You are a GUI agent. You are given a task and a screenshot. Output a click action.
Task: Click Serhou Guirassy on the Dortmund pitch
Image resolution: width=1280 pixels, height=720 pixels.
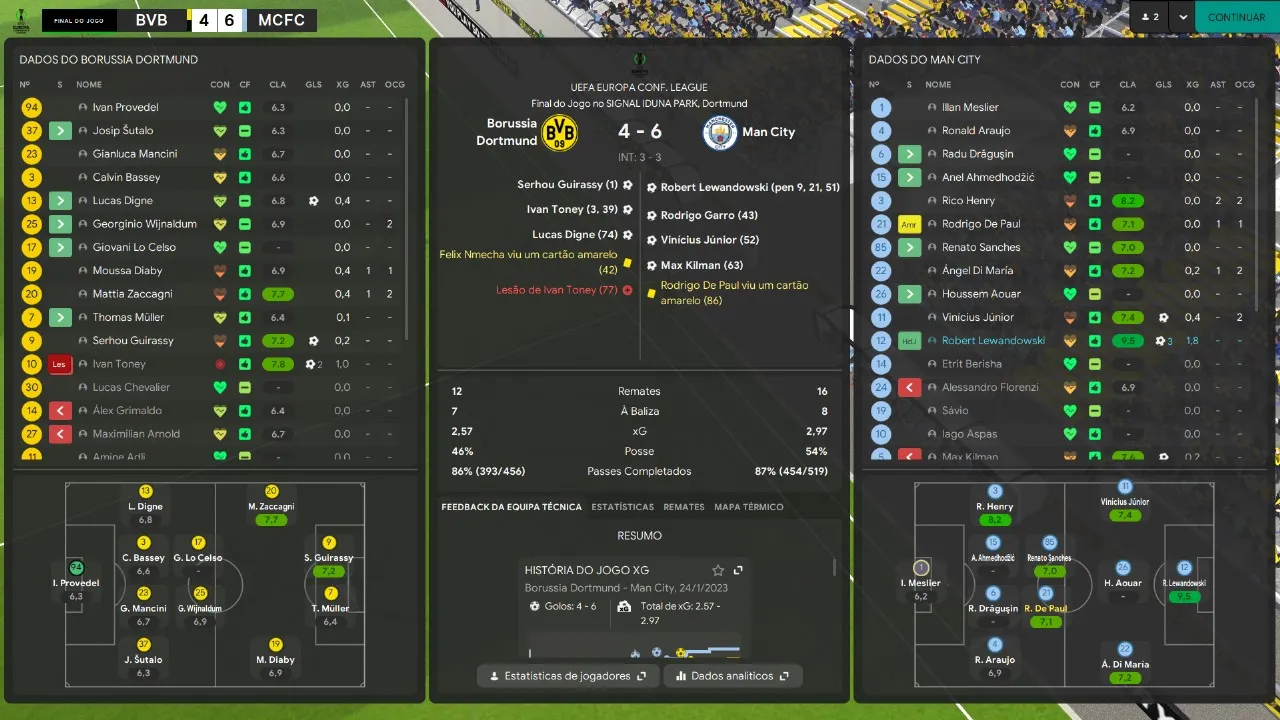pyautogui.click(x=329, y=557)
